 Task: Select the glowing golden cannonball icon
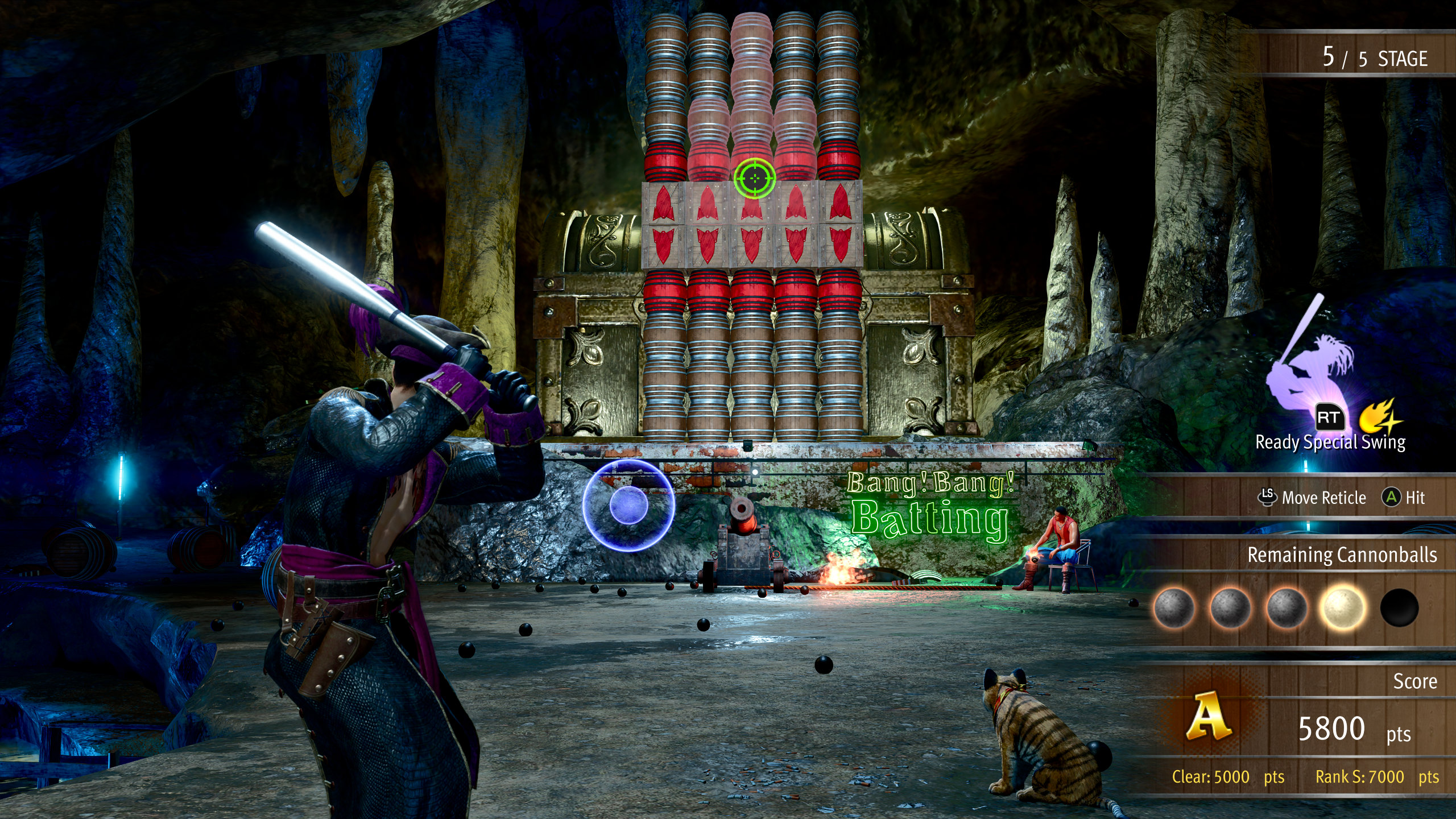pos(1343,608)
